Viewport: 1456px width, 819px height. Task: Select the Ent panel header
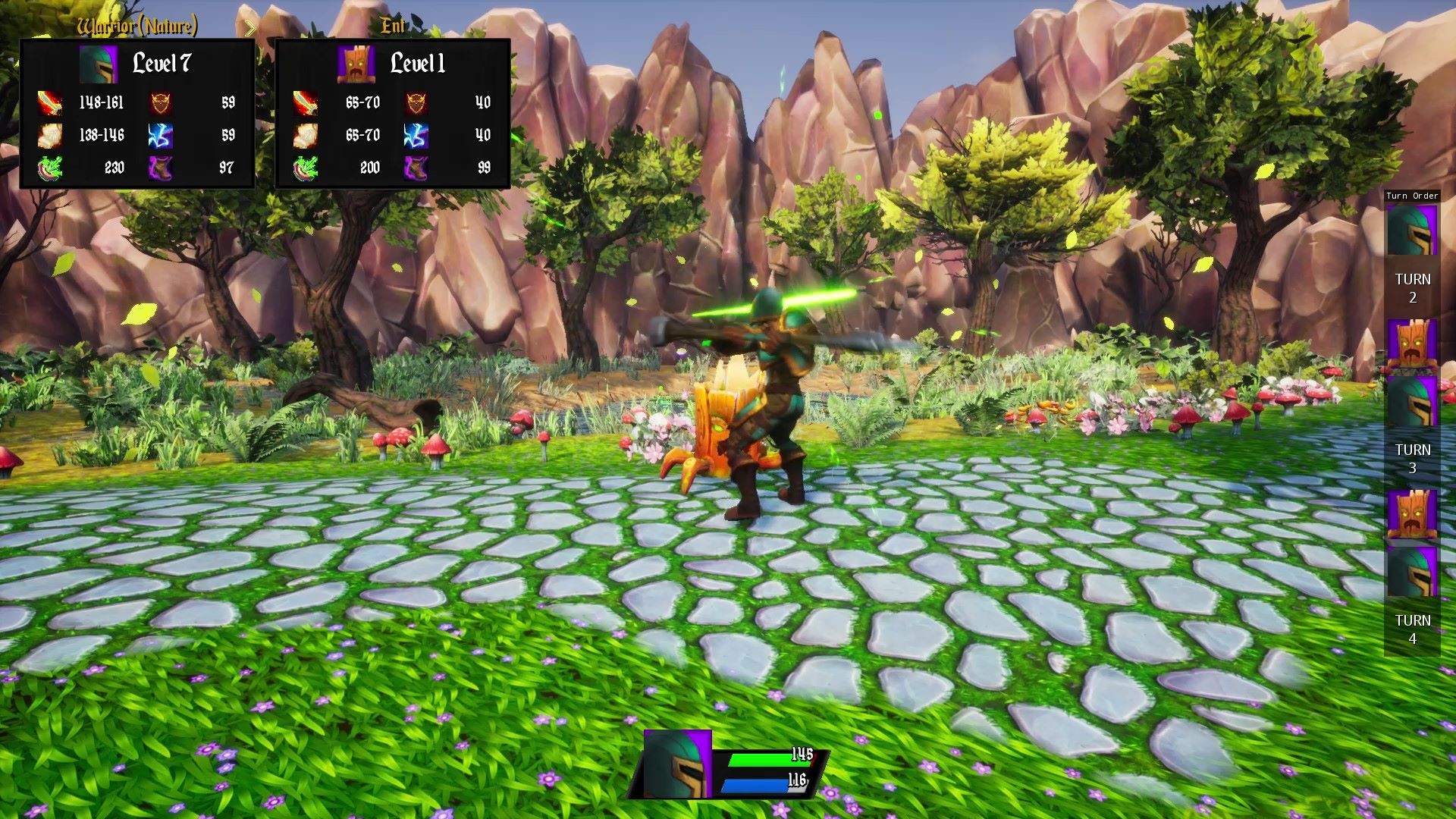click(x=392, y=25)
